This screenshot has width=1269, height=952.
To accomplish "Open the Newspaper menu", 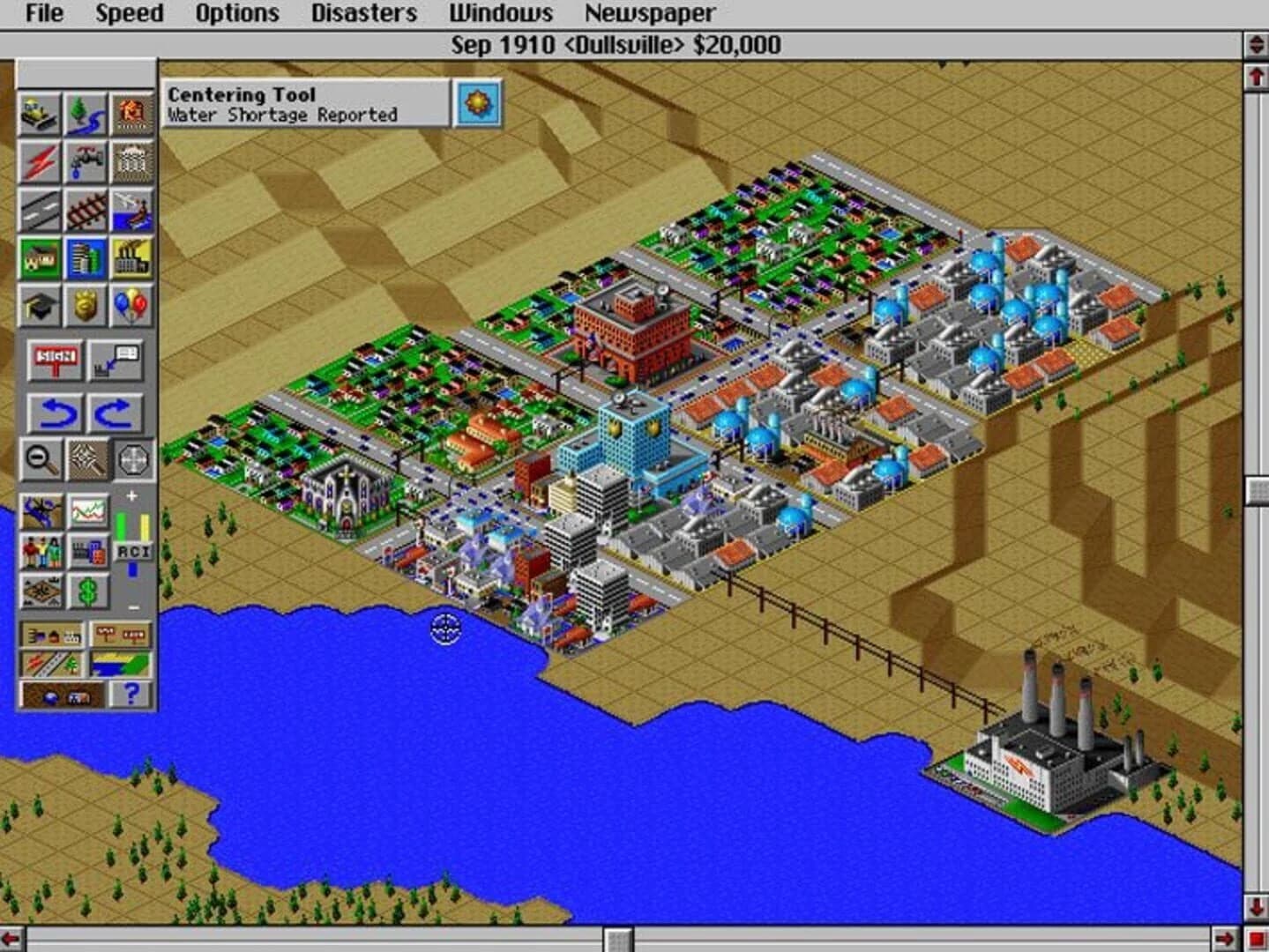I will coord(649,13).
